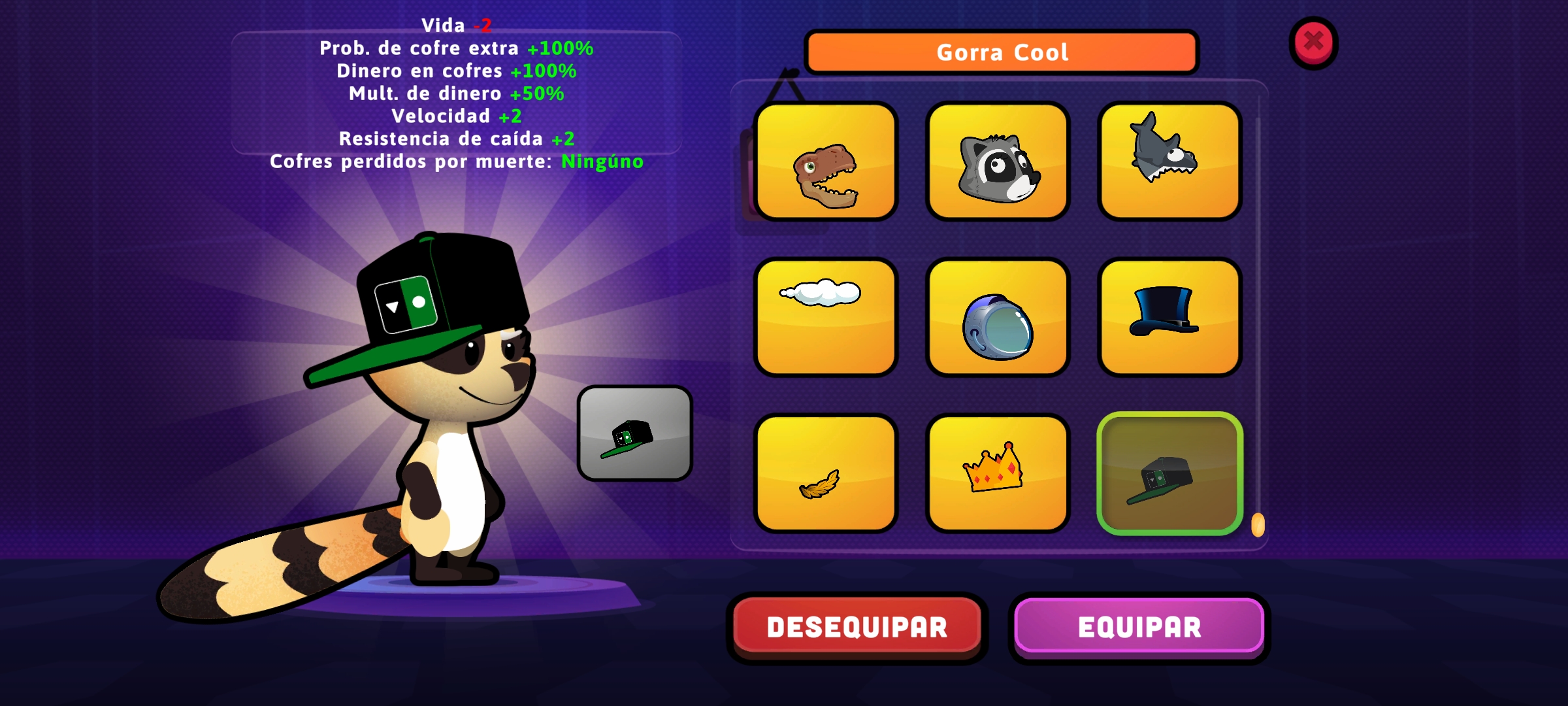Choose the raccoon mask hat
Image resolution: width=1568 pixels, height=706 pixels.
coord(998,161)
